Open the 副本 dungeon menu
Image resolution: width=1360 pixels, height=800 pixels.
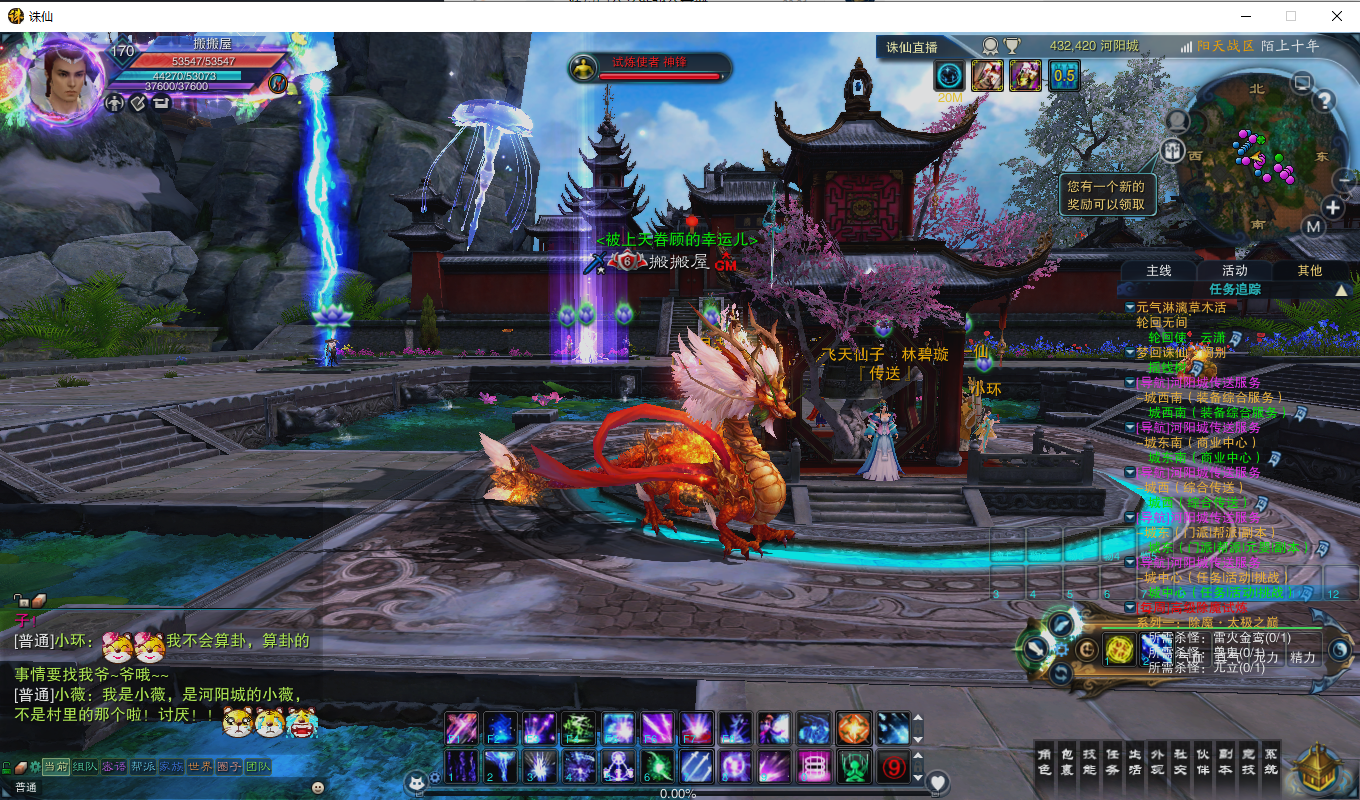pos(1225,762)
